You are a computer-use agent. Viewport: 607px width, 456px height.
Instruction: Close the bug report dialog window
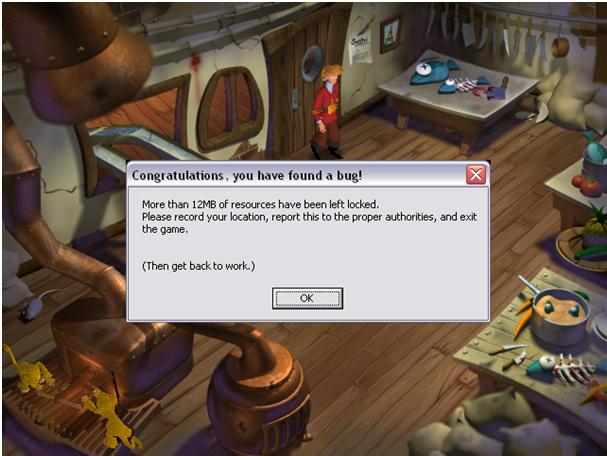(x=476, y=175)
